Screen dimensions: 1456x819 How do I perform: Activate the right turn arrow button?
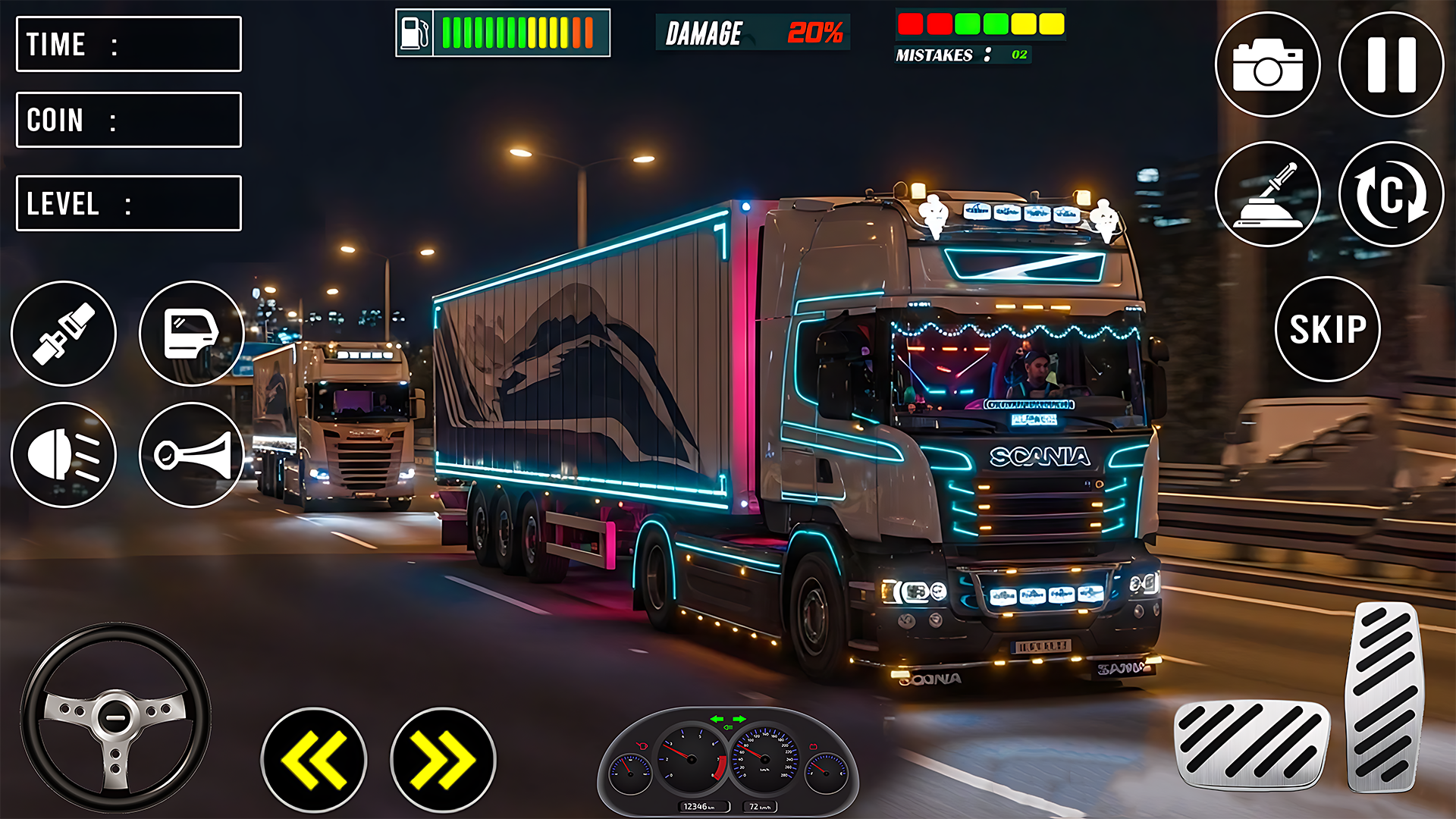(443, 760)
